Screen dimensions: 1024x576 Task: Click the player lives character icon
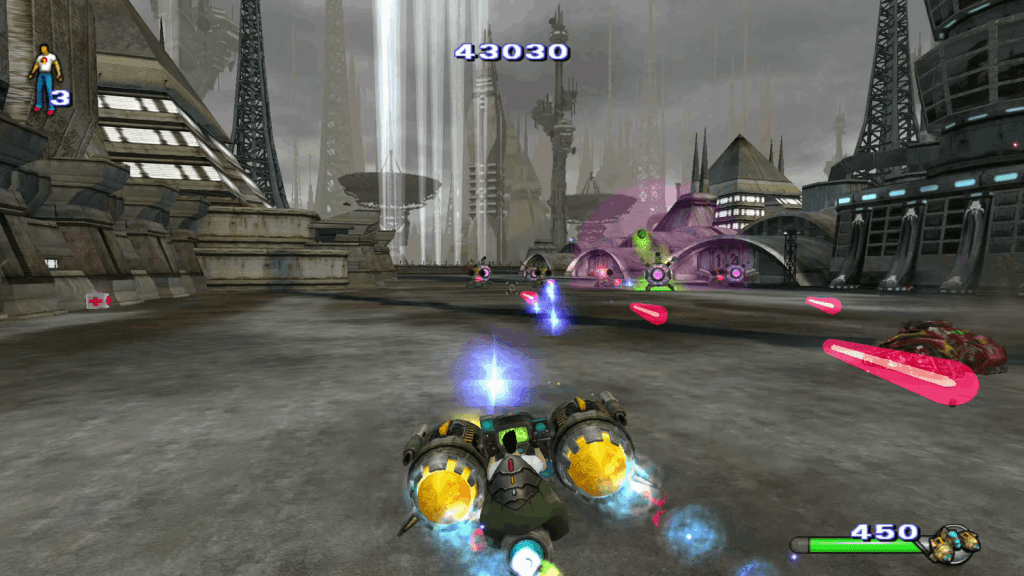click(44, 78)
